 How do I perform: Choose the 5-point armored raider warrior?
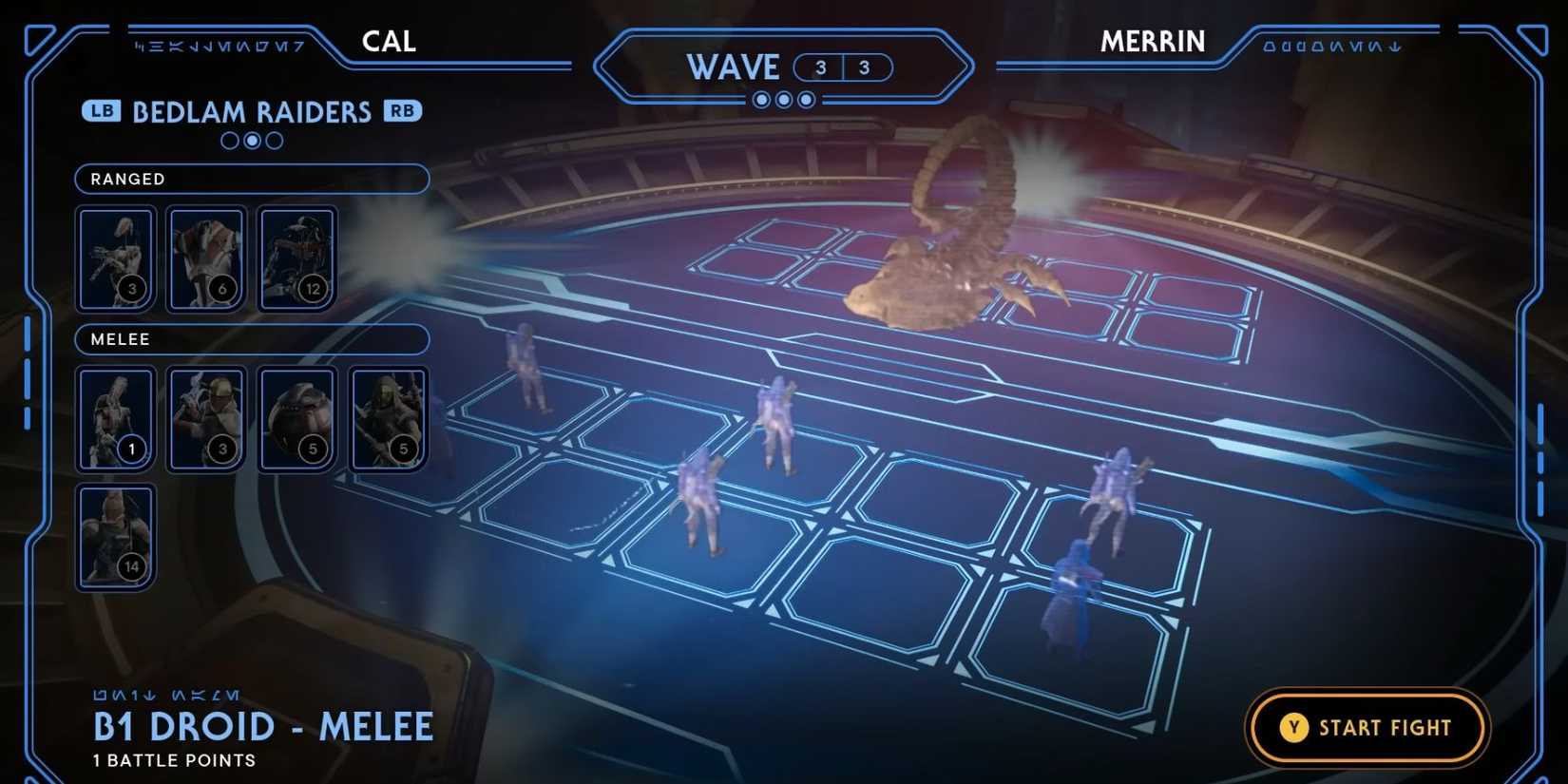click(389, 418)
